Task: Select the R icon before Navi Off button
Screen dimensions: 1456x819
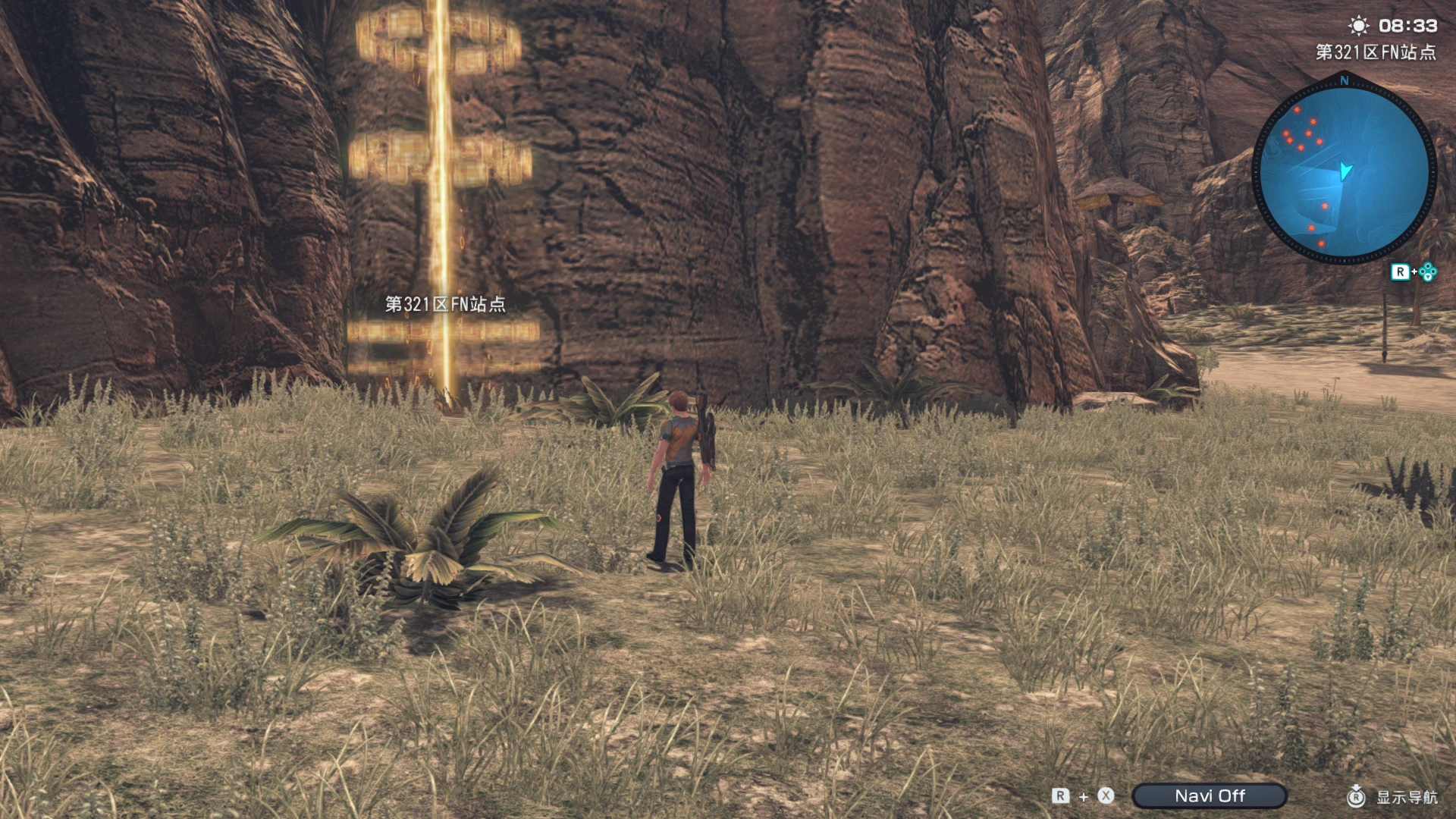Action: pyautogui.click(x=1060, y=795)
